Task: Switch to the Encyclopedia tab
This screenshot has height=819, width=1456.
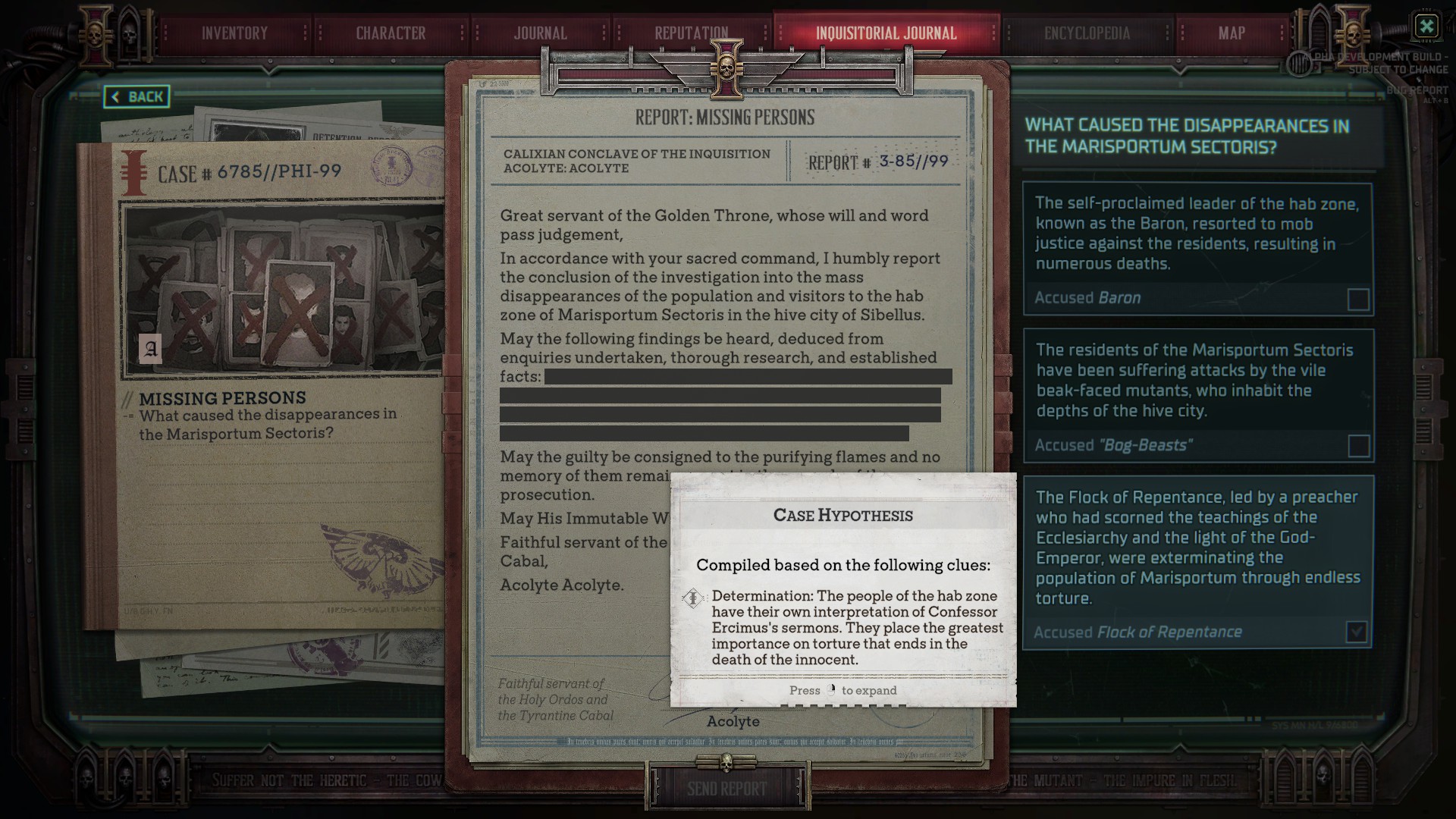Action: [x=1087, y=33]
